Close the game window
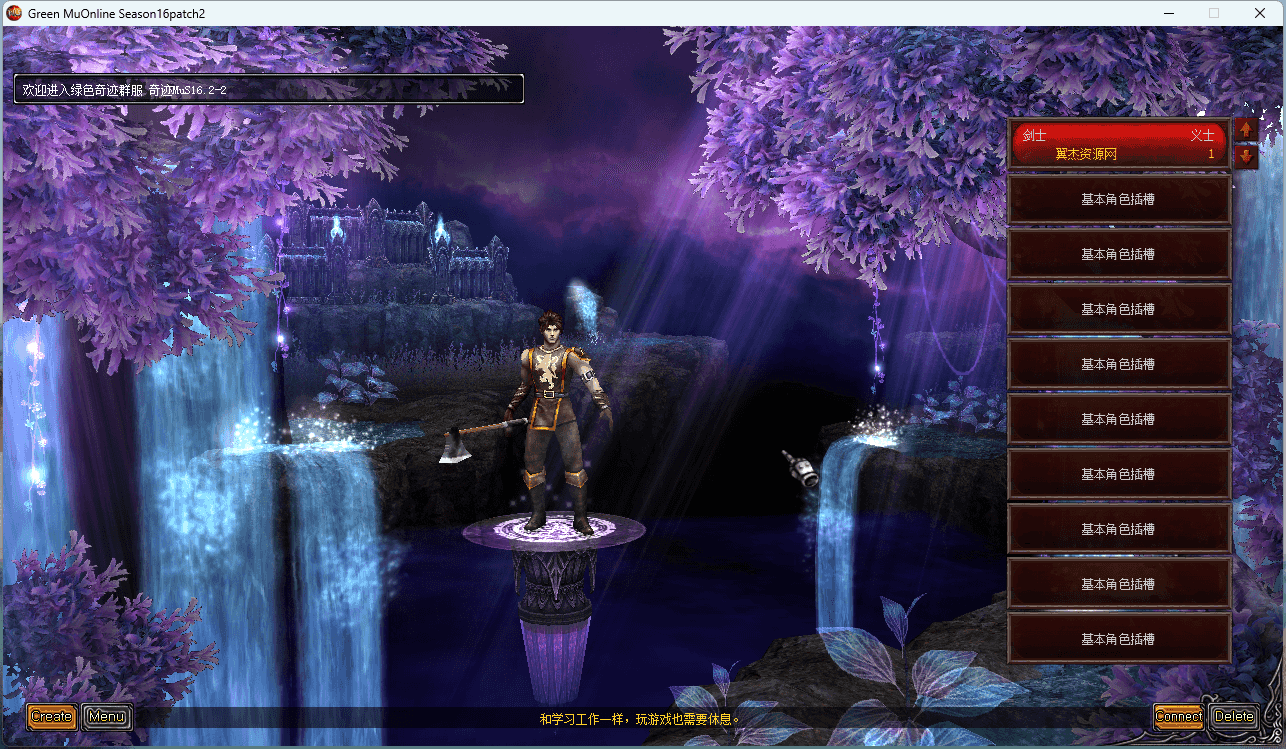 (x=1260, y=13)
